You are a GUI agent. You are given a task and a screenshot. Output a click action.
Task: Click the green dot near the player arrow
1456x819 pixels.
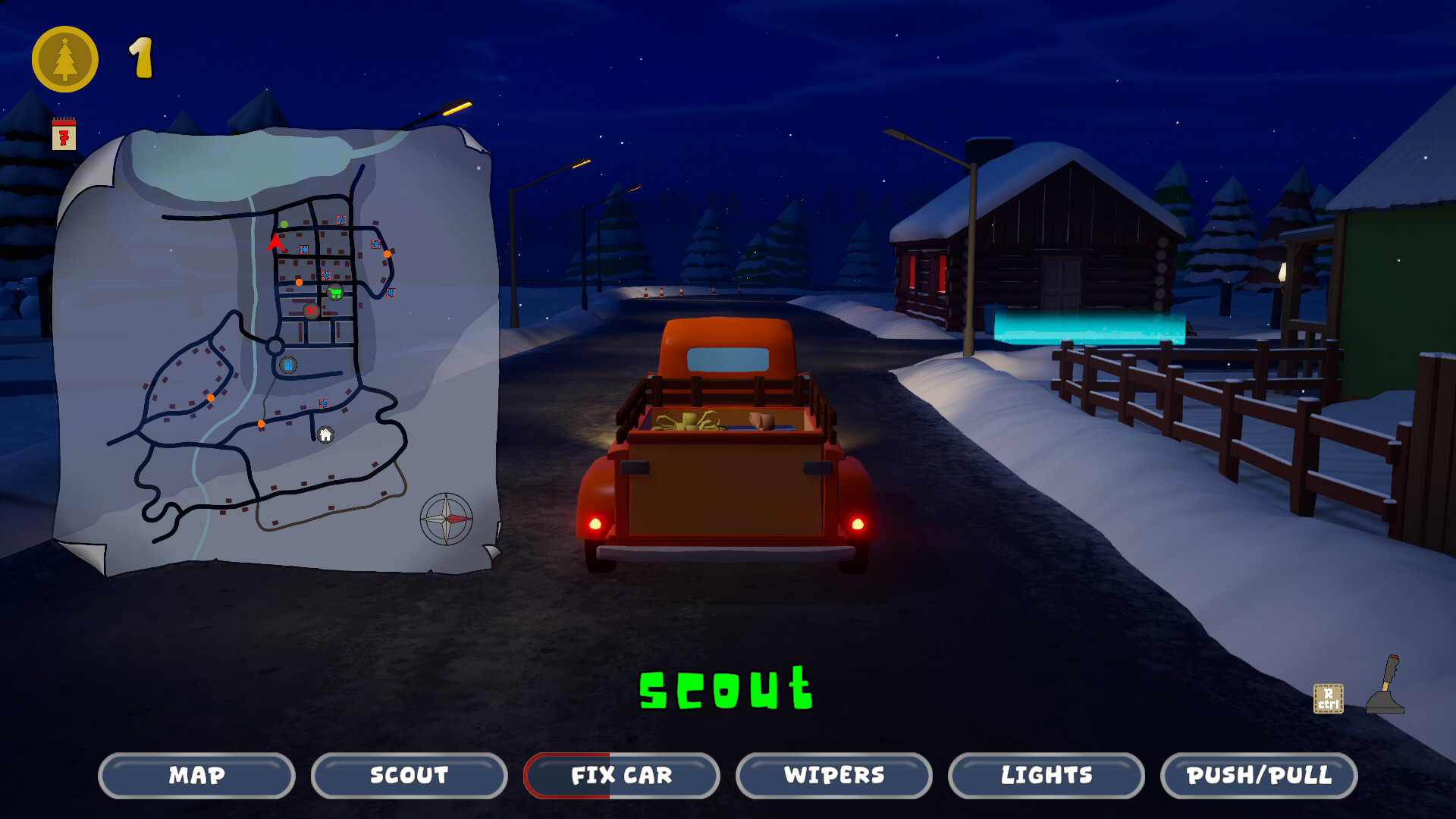point(284,224)
